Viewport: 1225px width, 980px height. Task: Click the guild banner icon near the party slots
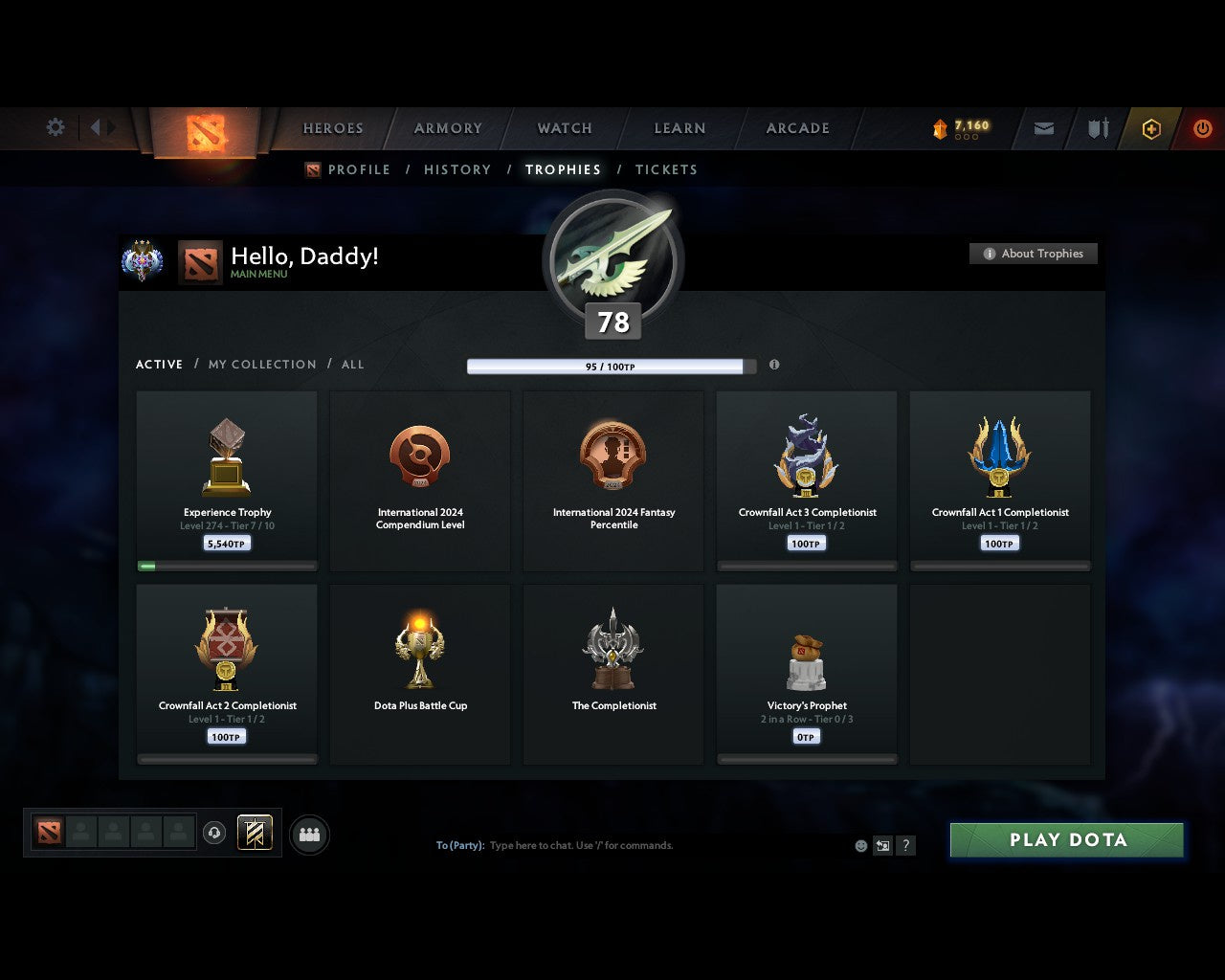click(x=254, y=833)
